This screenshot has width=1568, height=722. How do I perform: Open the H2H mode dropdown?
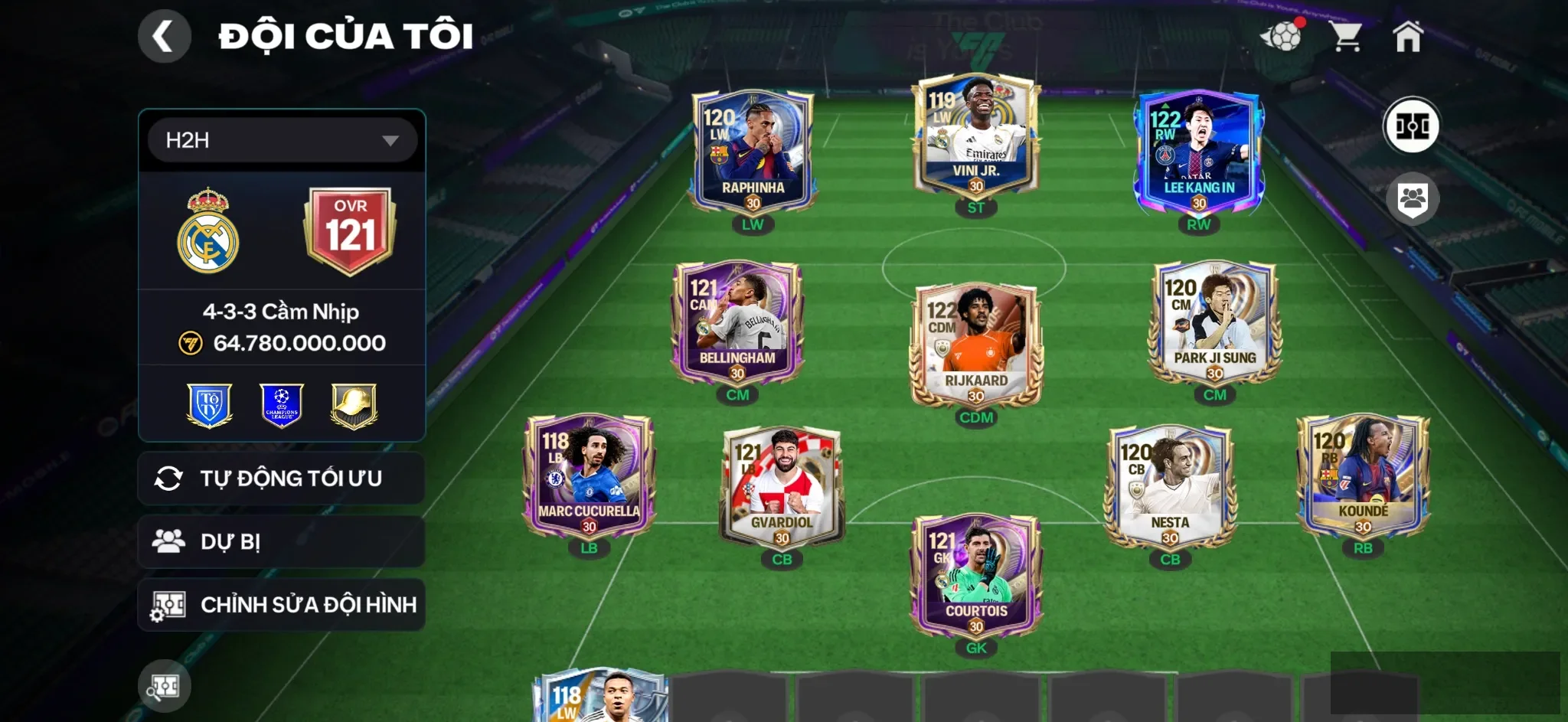click(282, 140)
